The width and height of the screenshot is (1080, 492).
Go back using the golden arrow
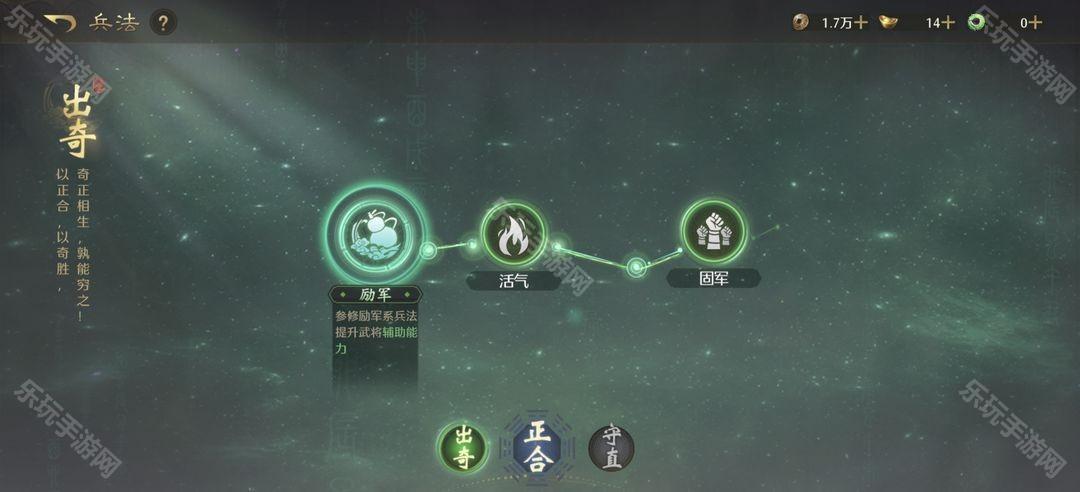pos(60,22)
